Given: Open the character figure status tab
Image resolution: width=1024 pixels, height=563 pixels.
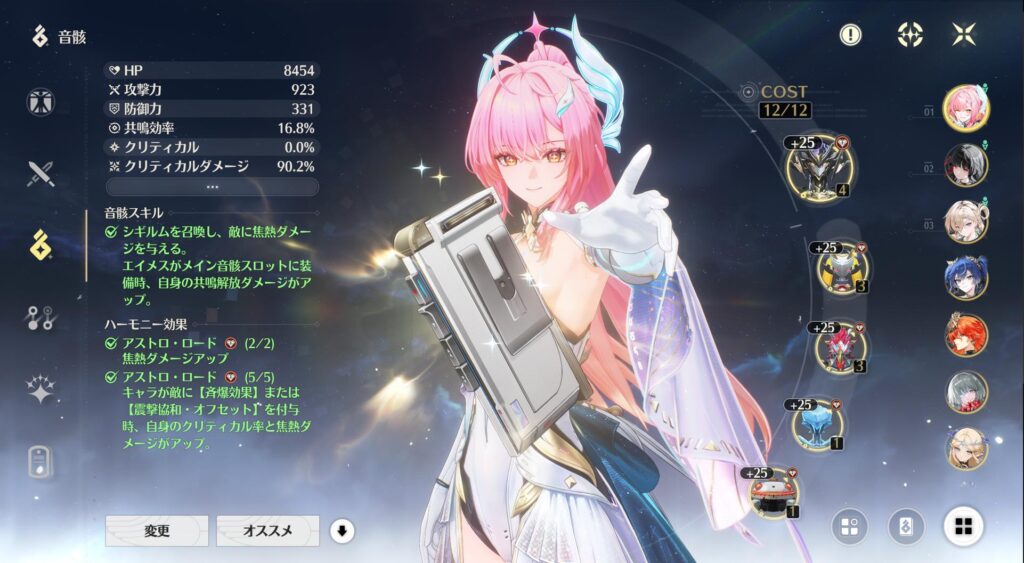Looking at the screenshot, I should click(x=41, y=102).
